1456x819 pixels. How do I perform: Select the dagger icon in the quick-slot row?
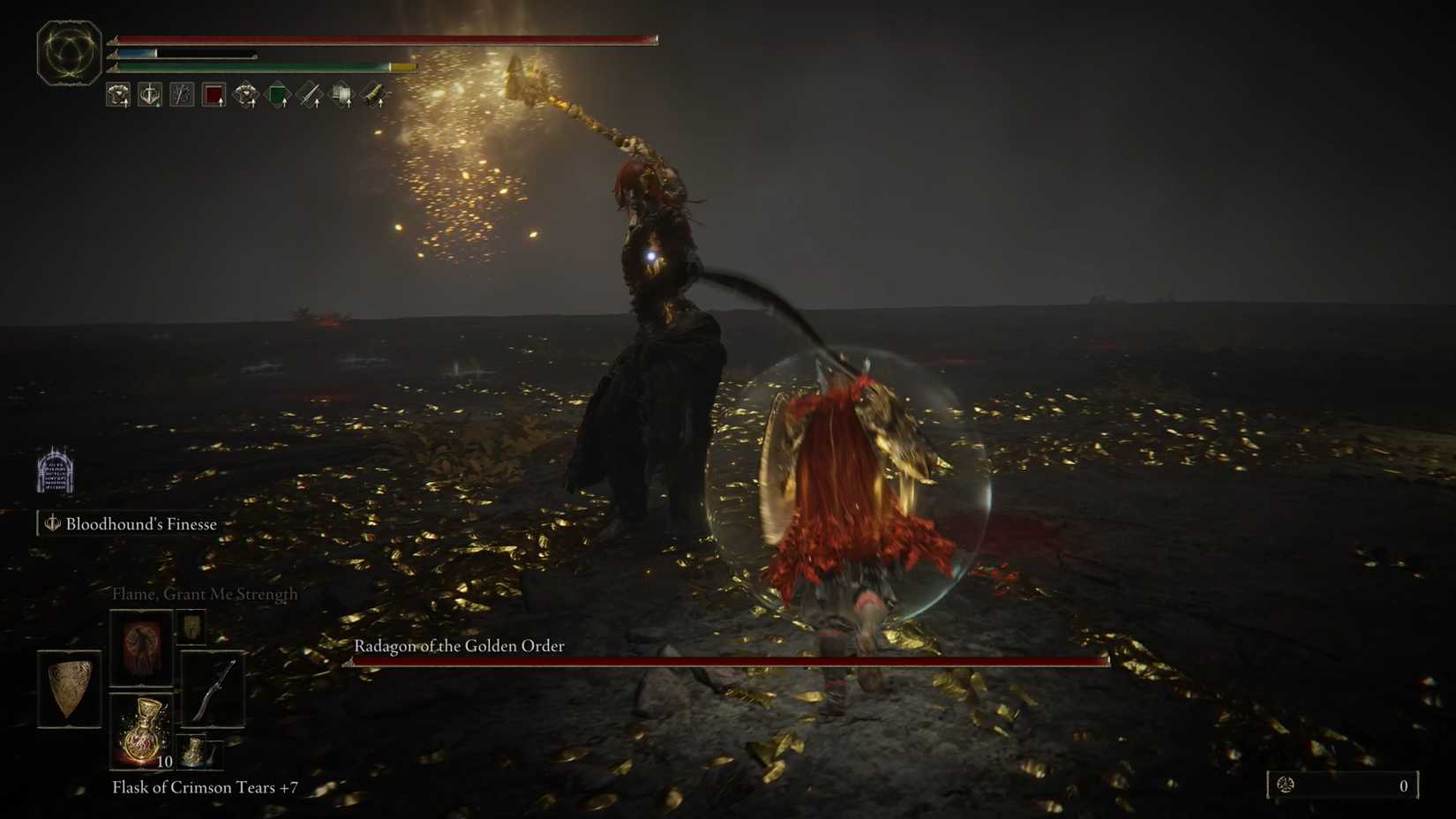pyautogui.click(x=309, y=94)
